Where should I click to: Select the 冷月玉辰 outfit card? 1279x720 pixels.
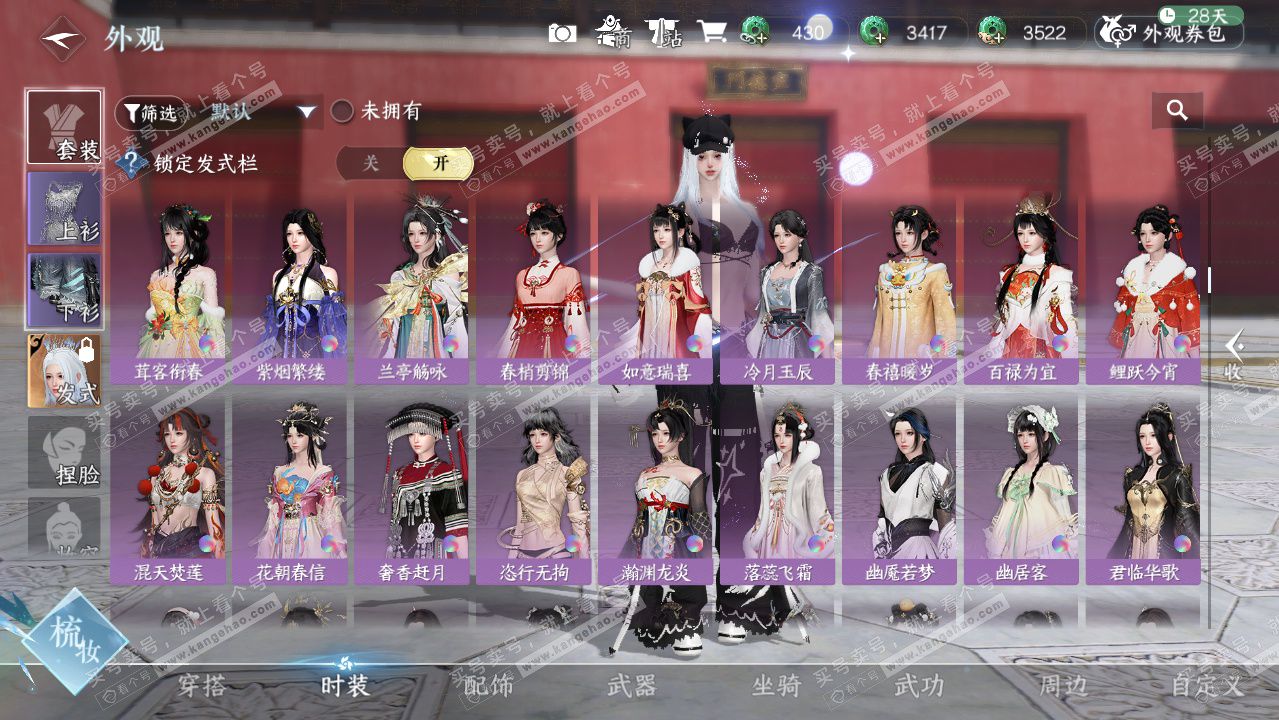pyautogui.click(x=779, y=290)
